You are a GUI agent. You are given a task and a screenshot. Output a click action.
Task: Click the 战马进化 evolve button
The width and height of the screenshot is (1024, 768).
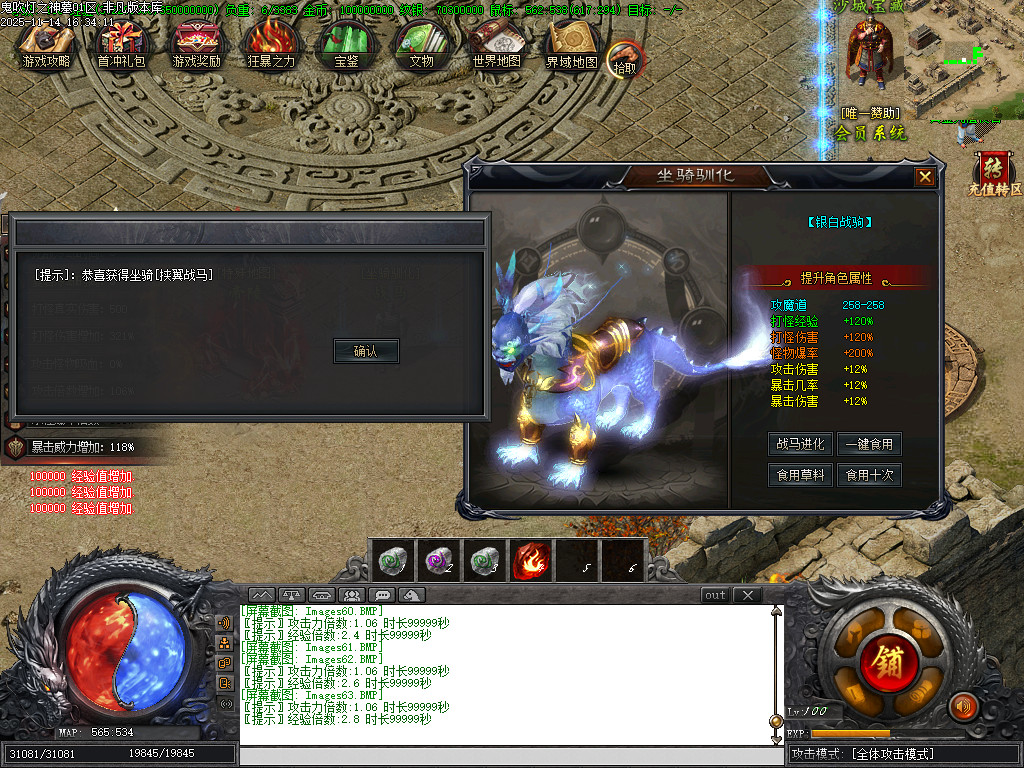(801, 444)
